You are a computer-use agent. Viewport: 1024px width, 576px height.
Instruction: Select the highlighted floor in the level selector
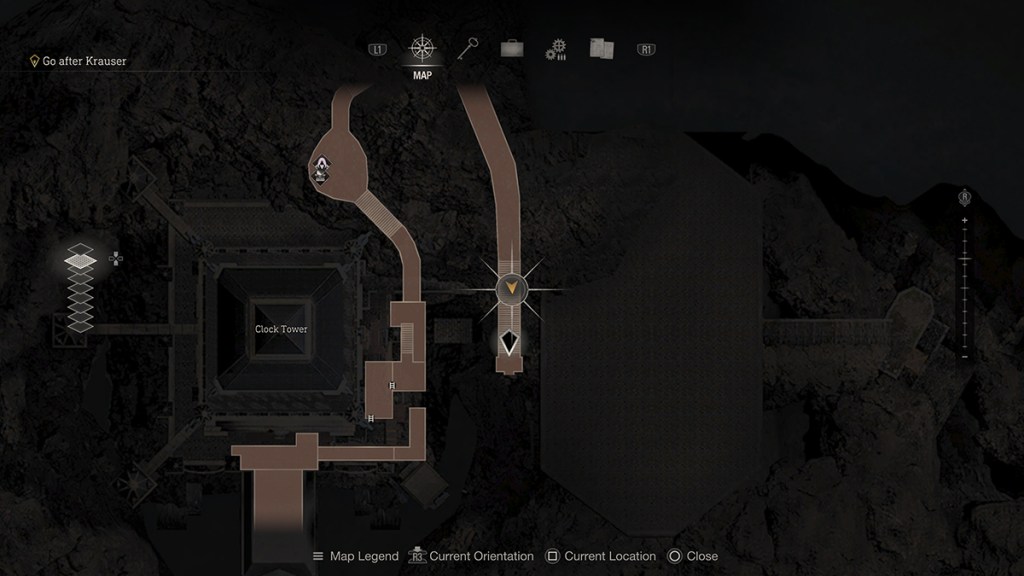point(80,260)
